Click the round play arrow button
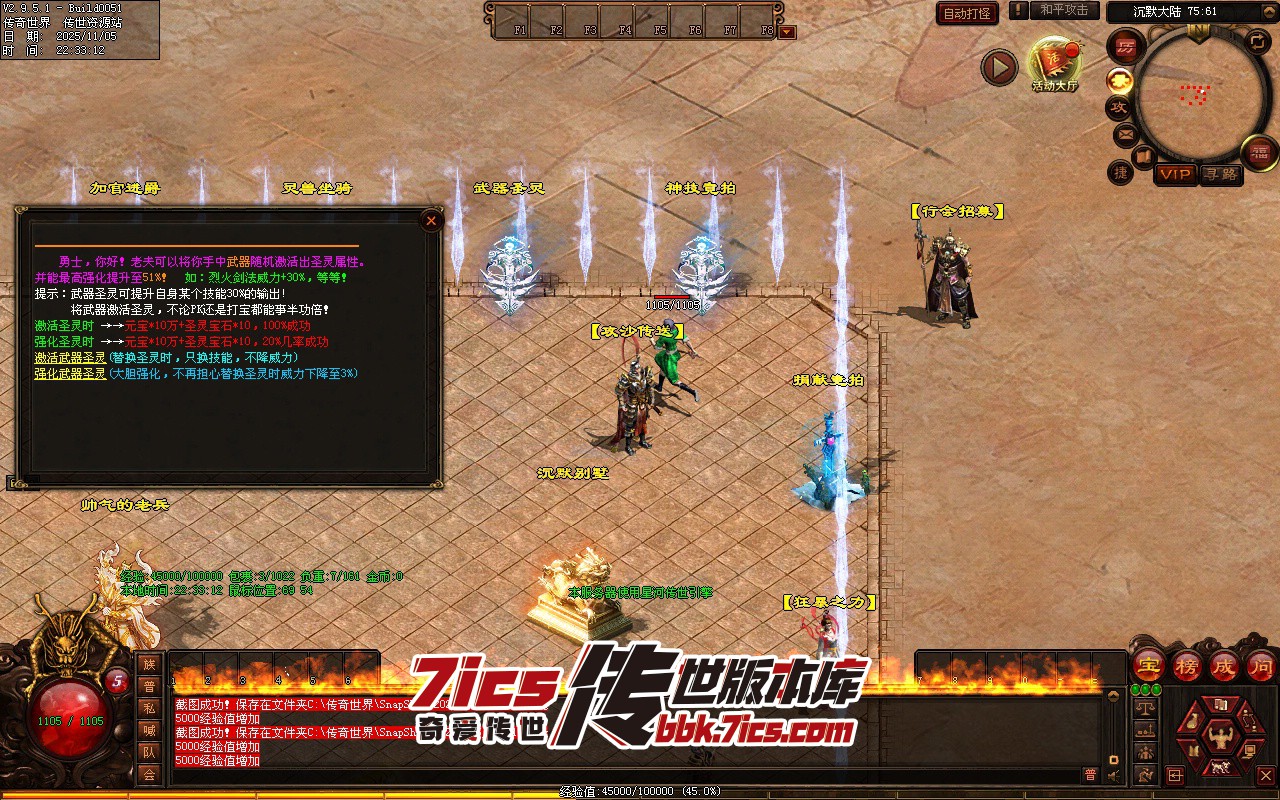 tap(998, 68)
